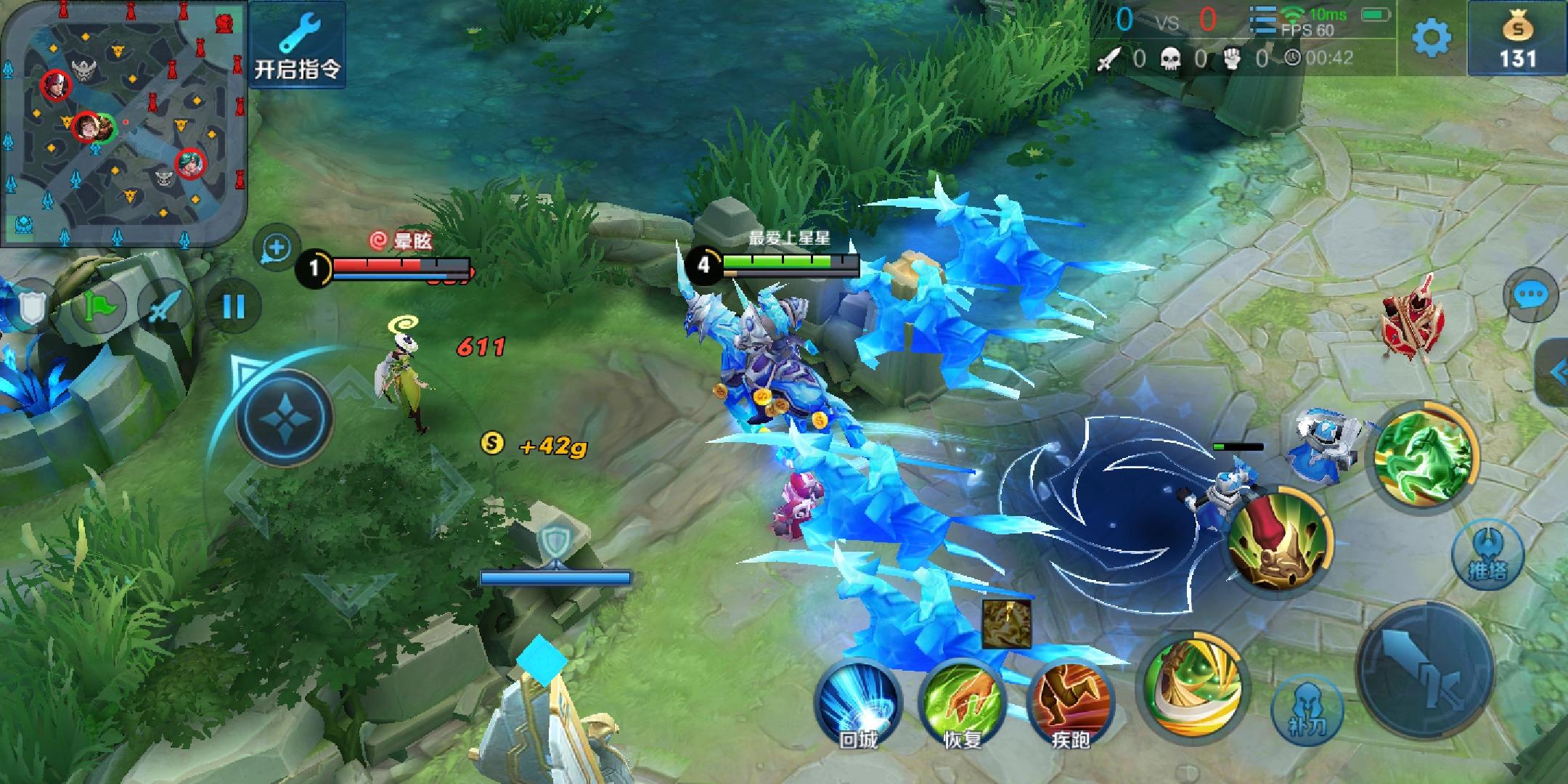1568x784 pixels.
Task: Expand the side panel arrow tab
Action: (x=1556, y=373)
